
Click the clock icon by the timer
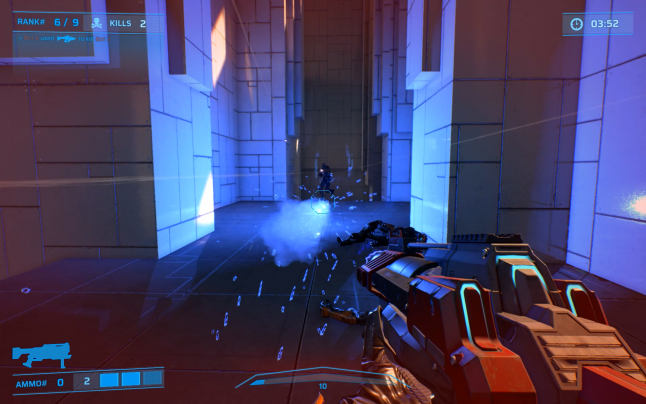pos(577,23)
